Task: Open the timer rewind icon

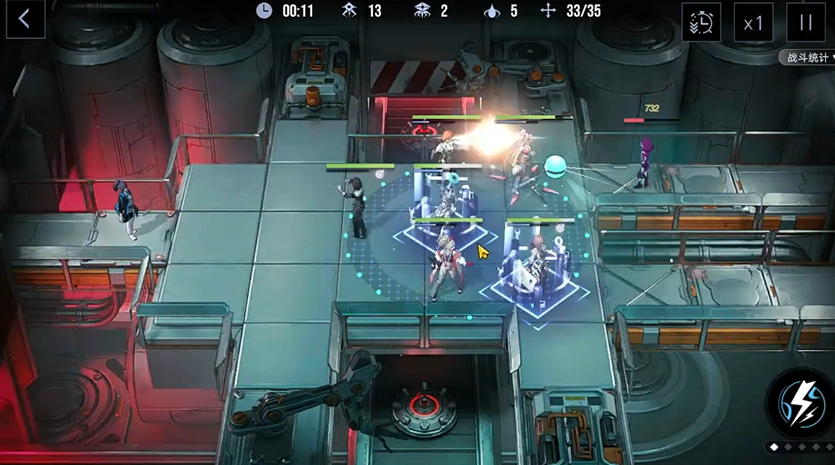Action: [701, 22]
